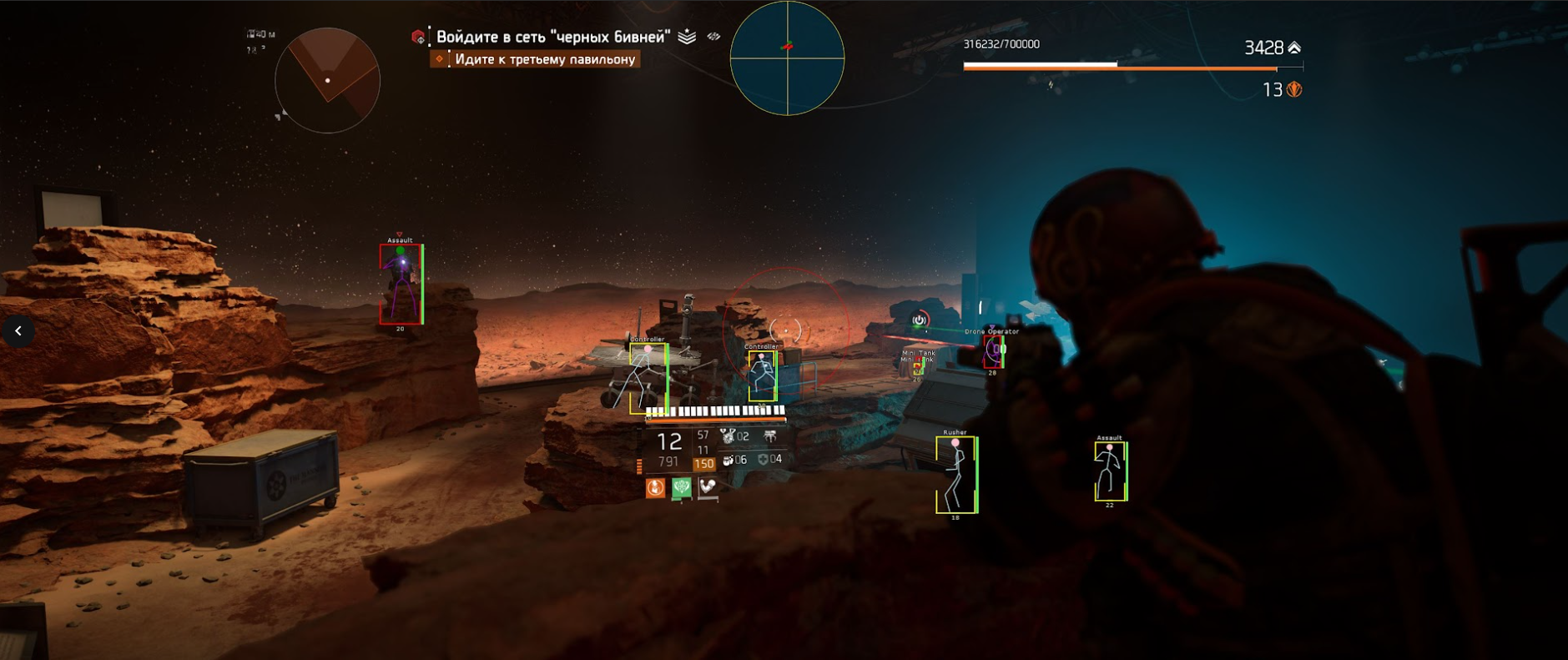Go back with the left arrow button
This screenshot has height=660, width=1568.
click(18, 331)
